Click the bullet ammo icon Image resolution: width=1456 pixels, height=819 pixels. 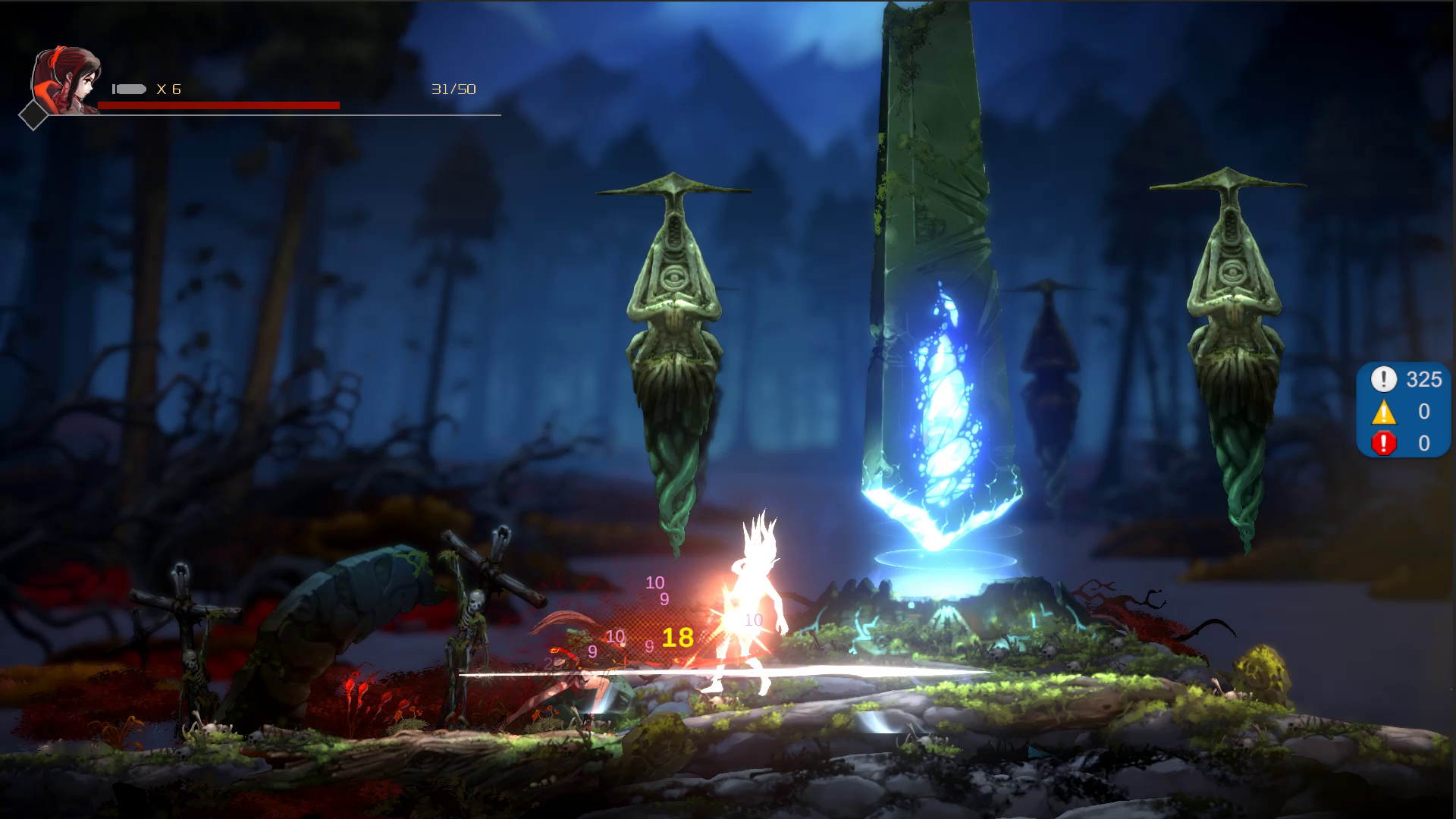129,89
